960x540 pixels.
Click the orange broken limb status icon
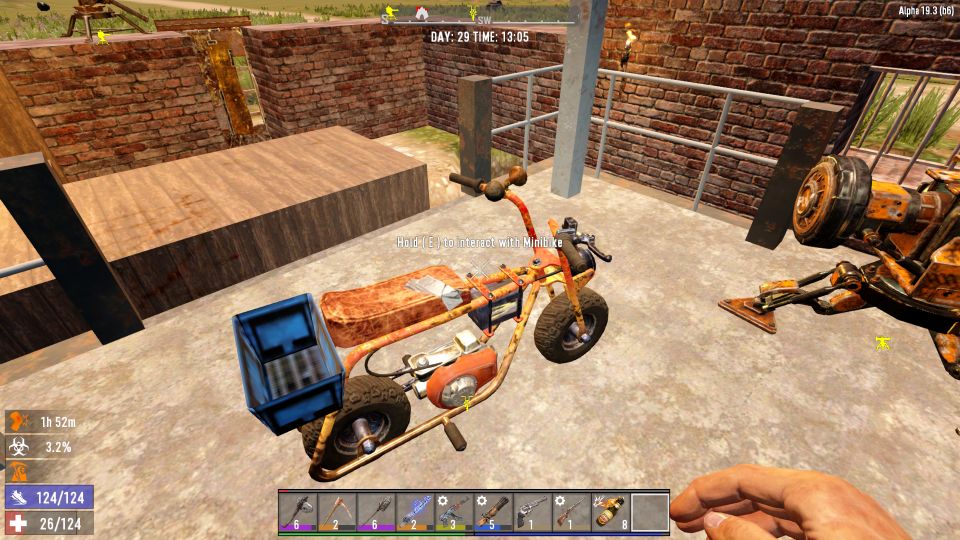click(19, 422)
